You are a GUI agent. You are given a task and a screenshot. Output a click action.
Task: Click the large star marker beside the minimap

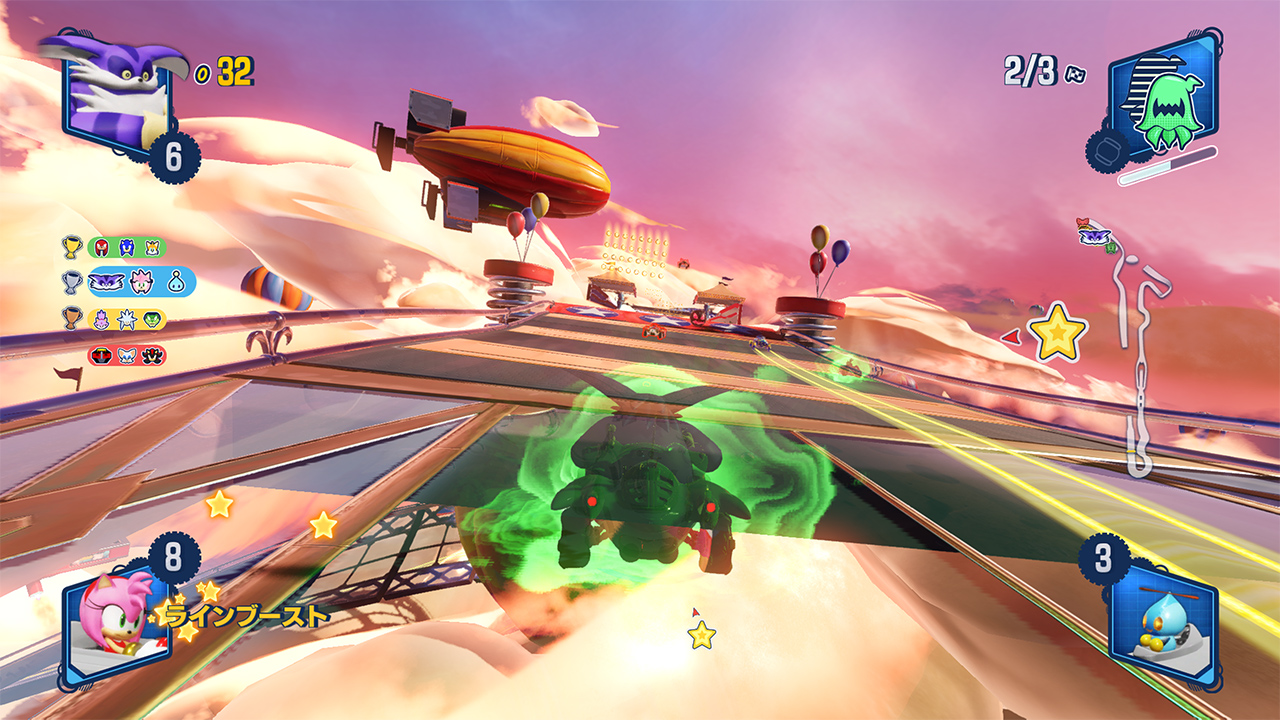(x=1058, y=333)
